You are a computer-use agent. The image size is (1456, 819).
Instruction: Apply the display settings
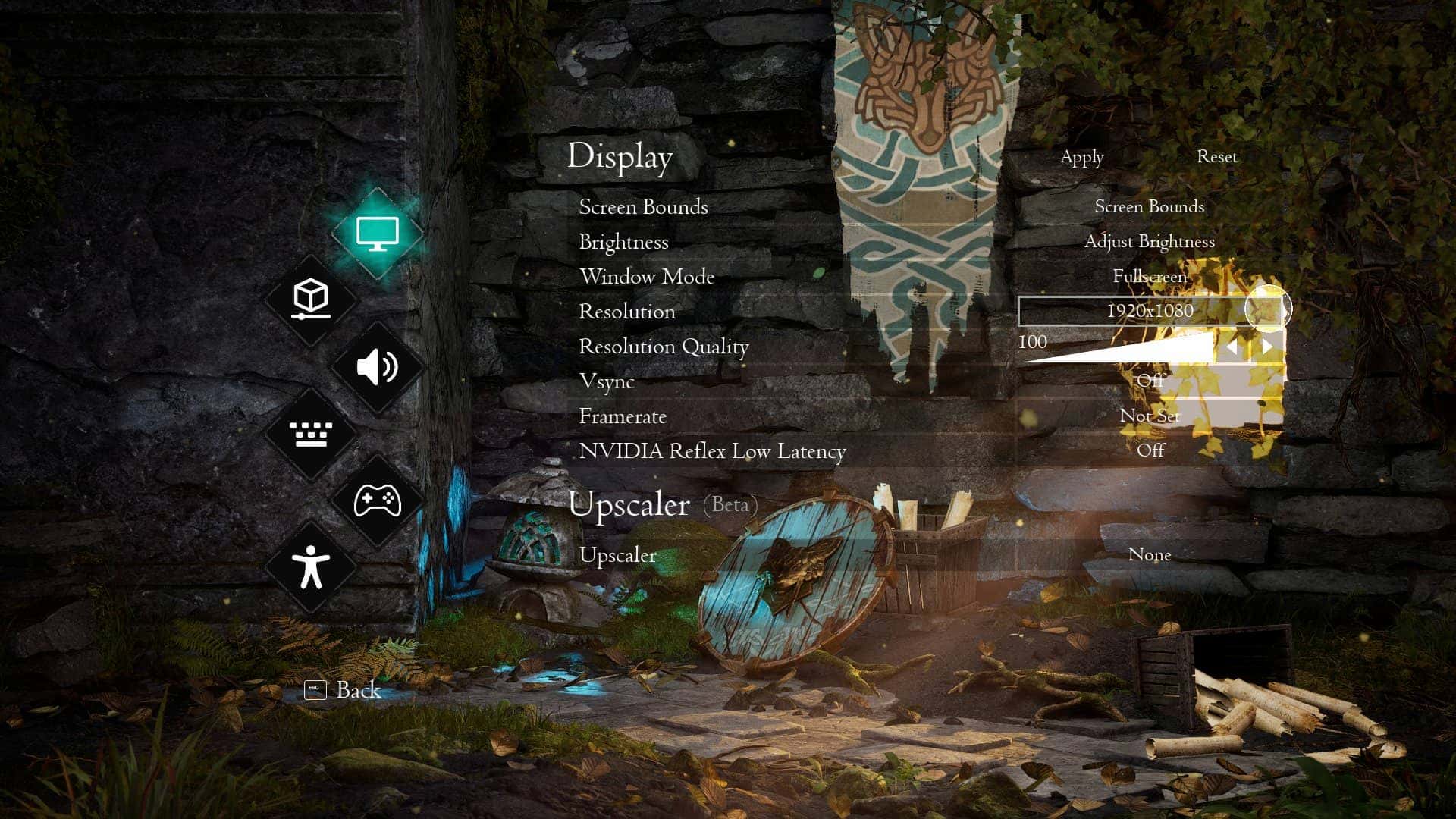(1081, 157)
